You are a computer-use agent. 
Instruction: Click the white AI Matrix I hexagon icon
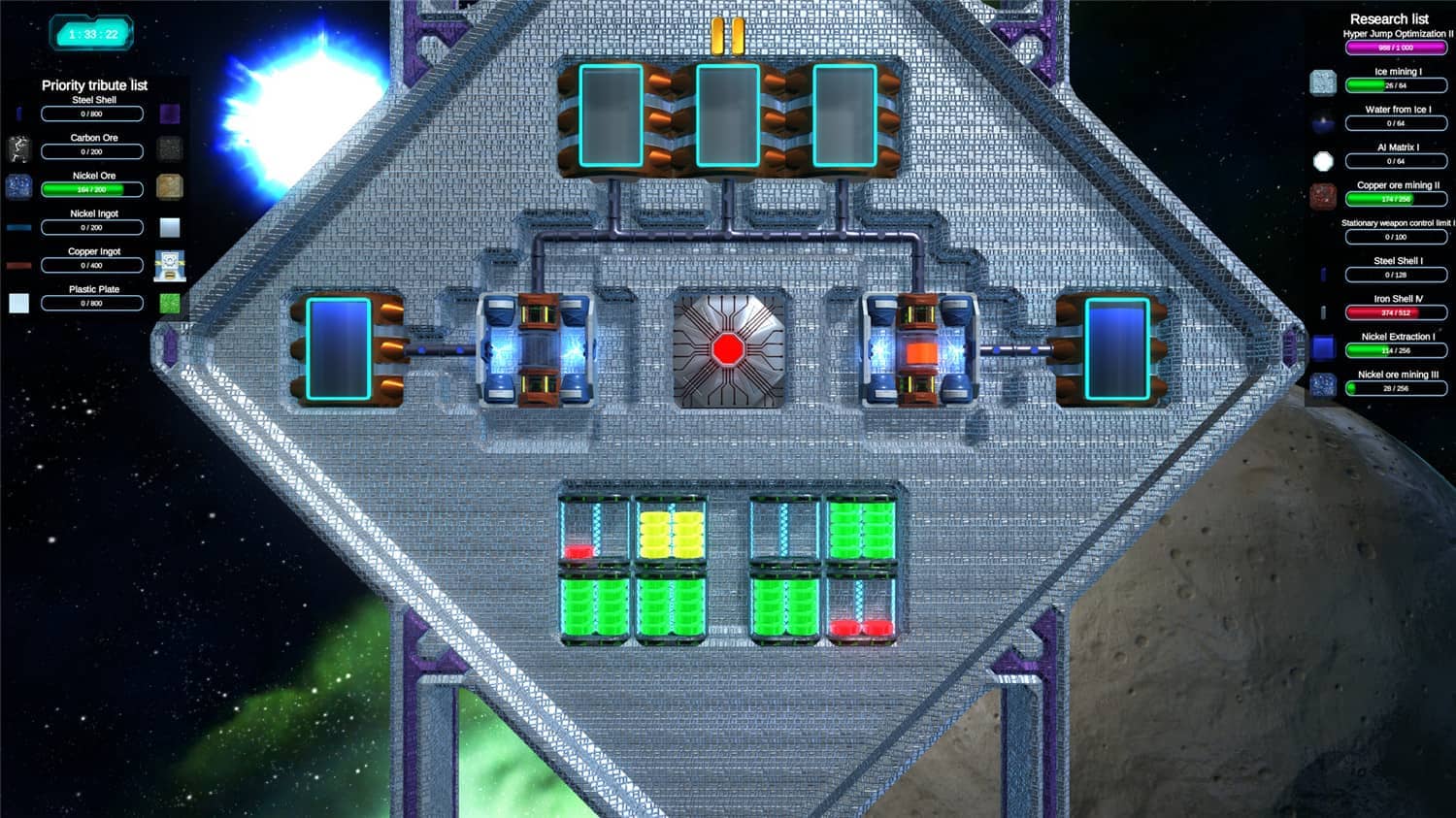[1323, 161]
